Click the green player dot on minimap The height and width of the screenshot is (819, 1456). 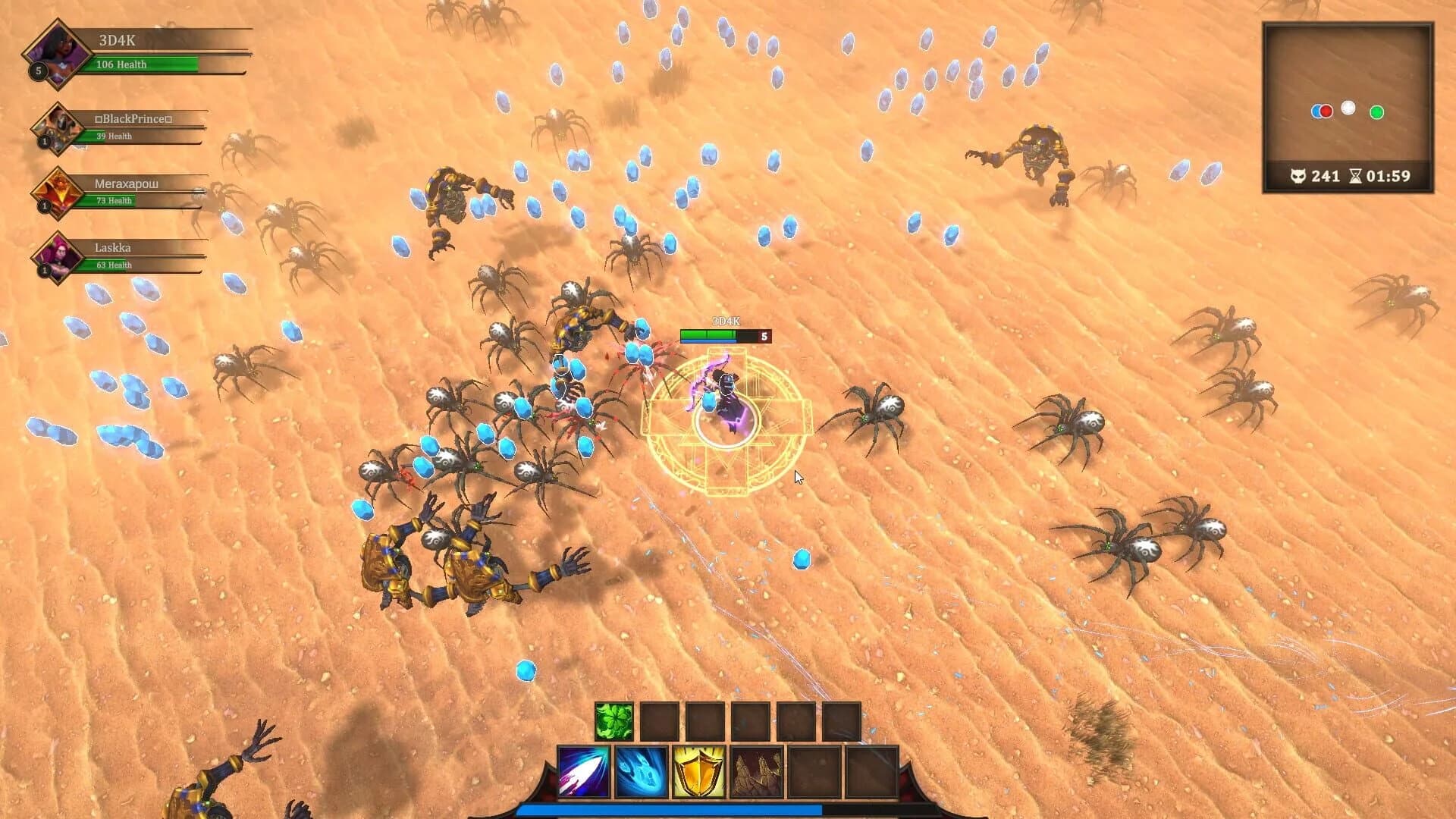1376,112
